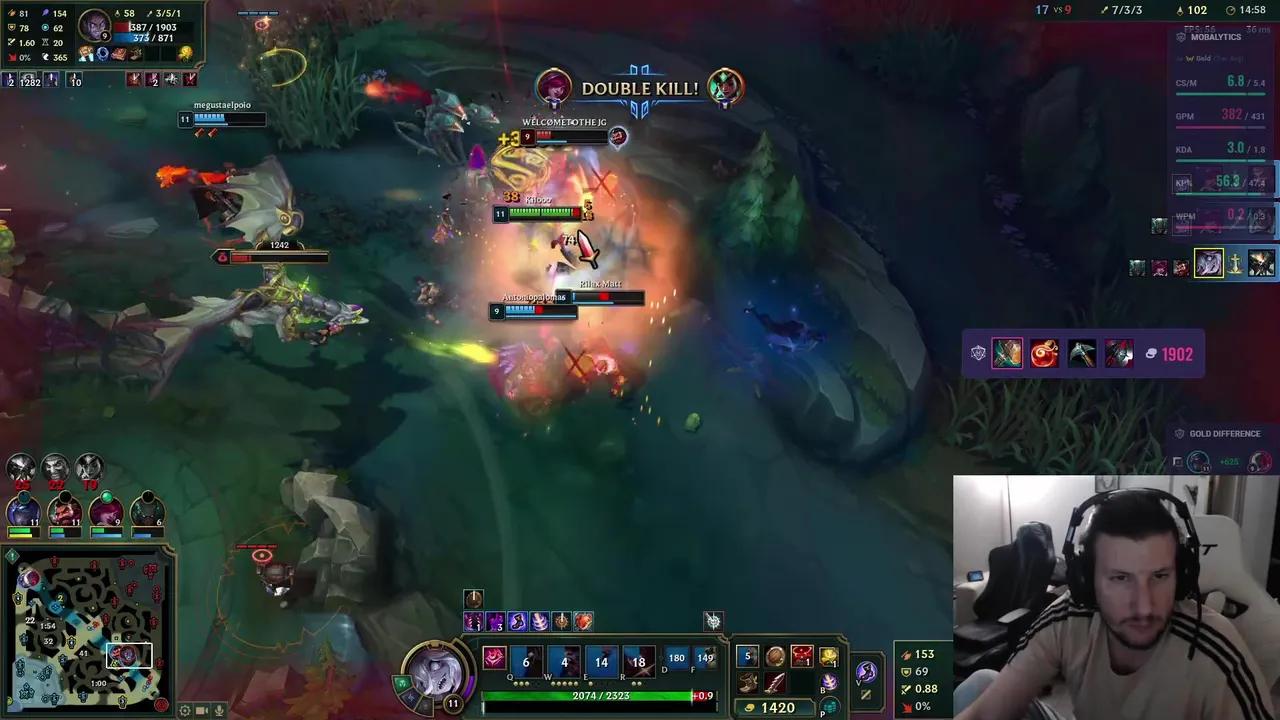The width and height of the screenshot is (1280, 720).
Task: Switch to the Gold tab in Mobalytics overlay
Action: (1200, 58)
